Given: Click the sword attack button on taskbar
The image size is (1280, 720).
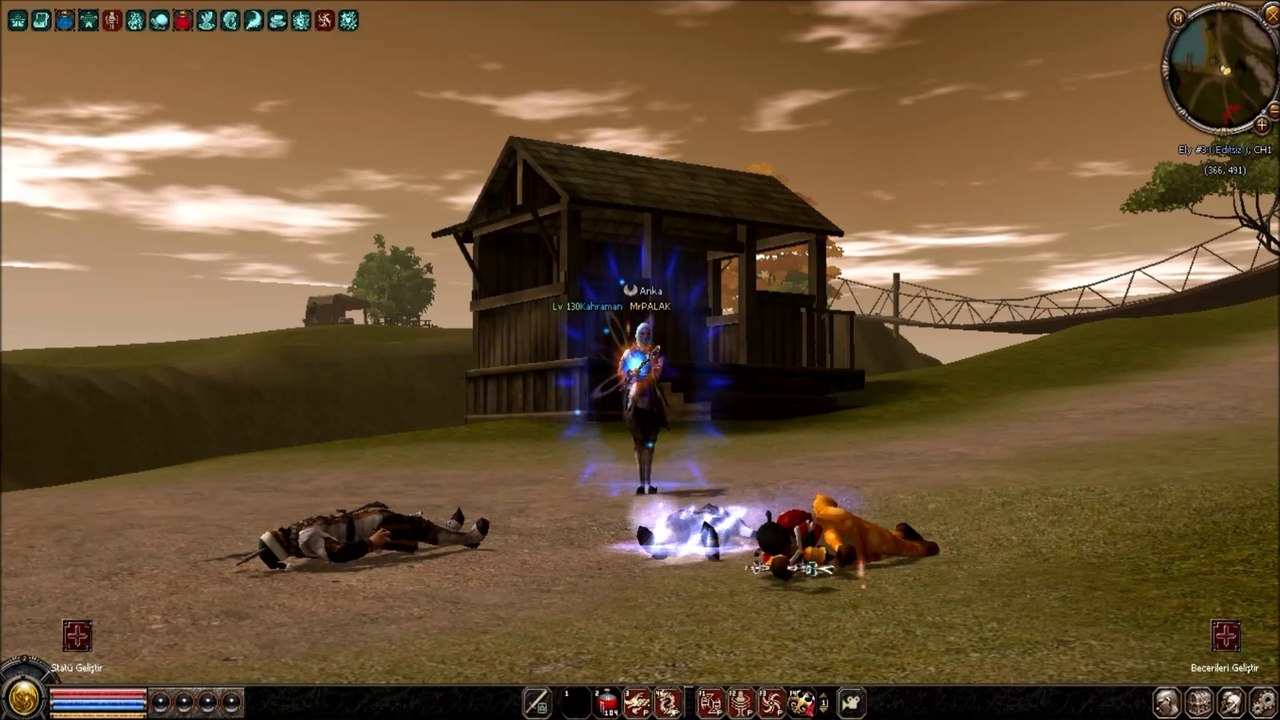Looking at the screenshot, I should coord(538,703).
